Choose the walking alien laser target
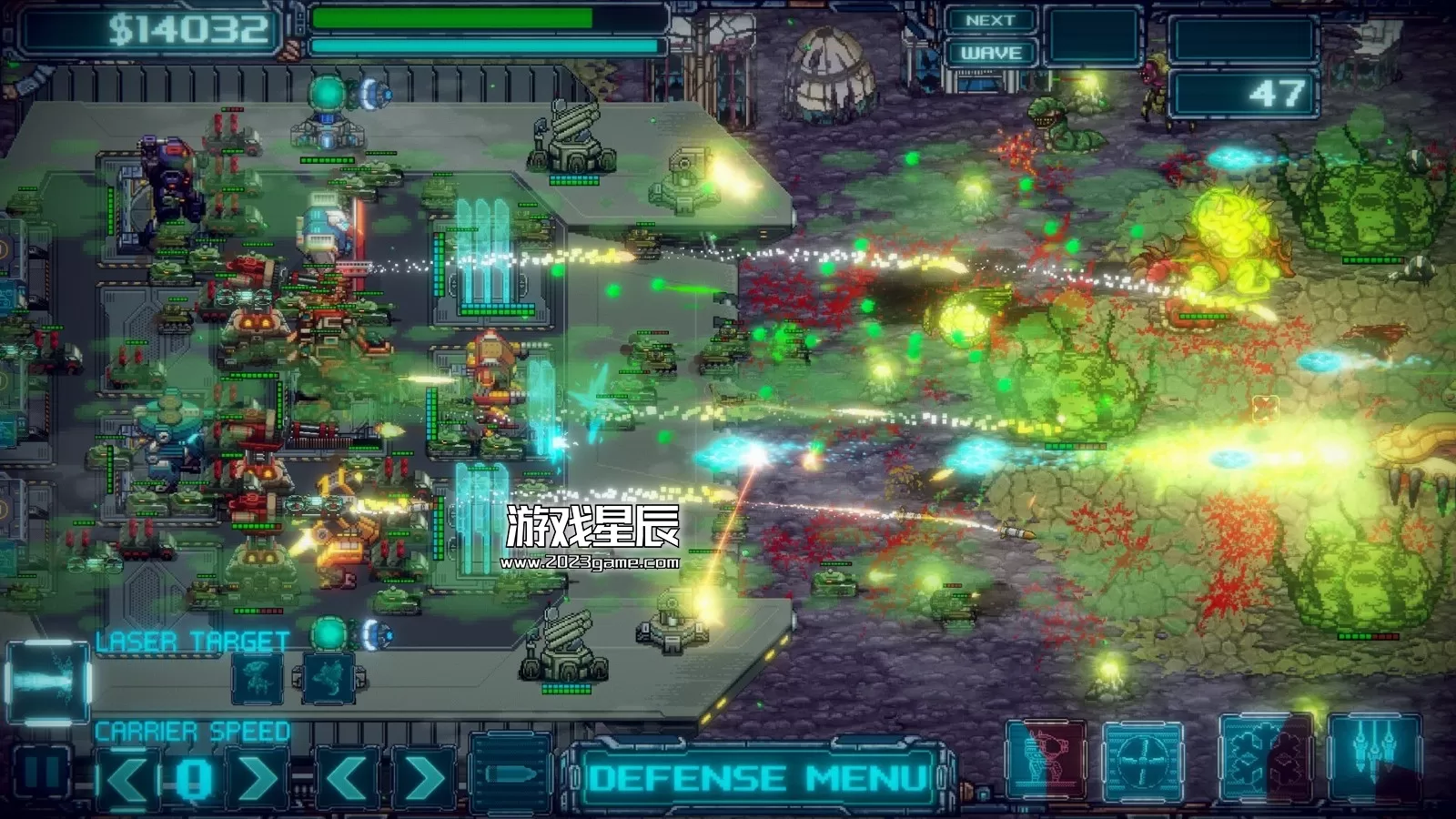This screenshot has height=819, width=1456. (257, 678)
